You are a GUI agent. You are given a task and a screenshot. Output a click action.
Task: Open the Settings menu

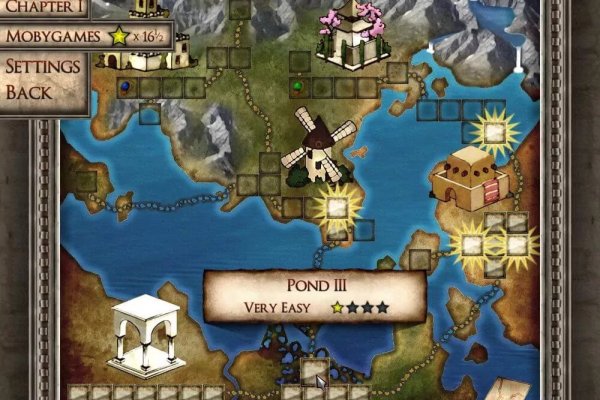(43, 68)
